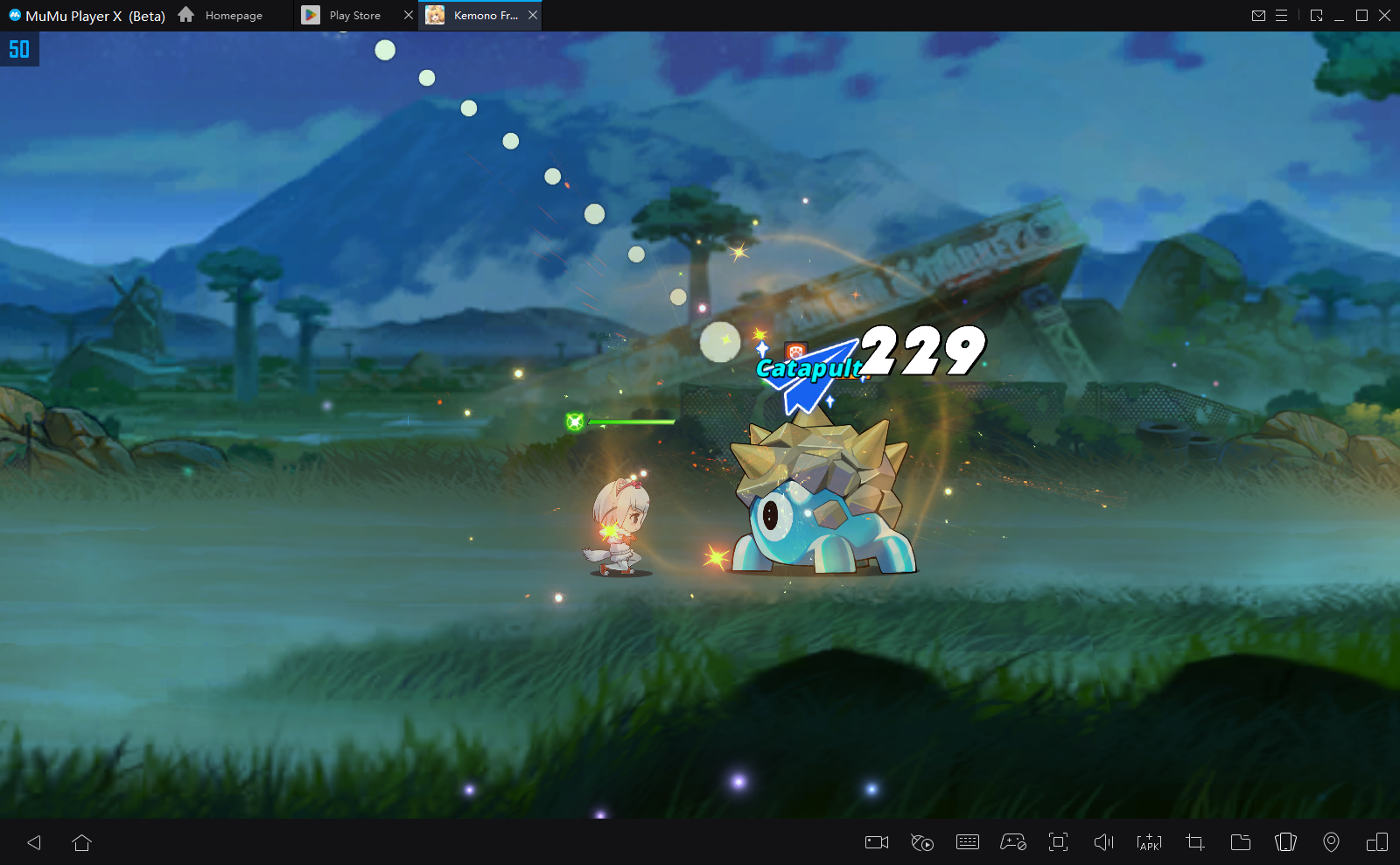Viewport: 1400px width, 865px height.
Task: Start screen recording with the video camera icon
Action: [876, 842]
